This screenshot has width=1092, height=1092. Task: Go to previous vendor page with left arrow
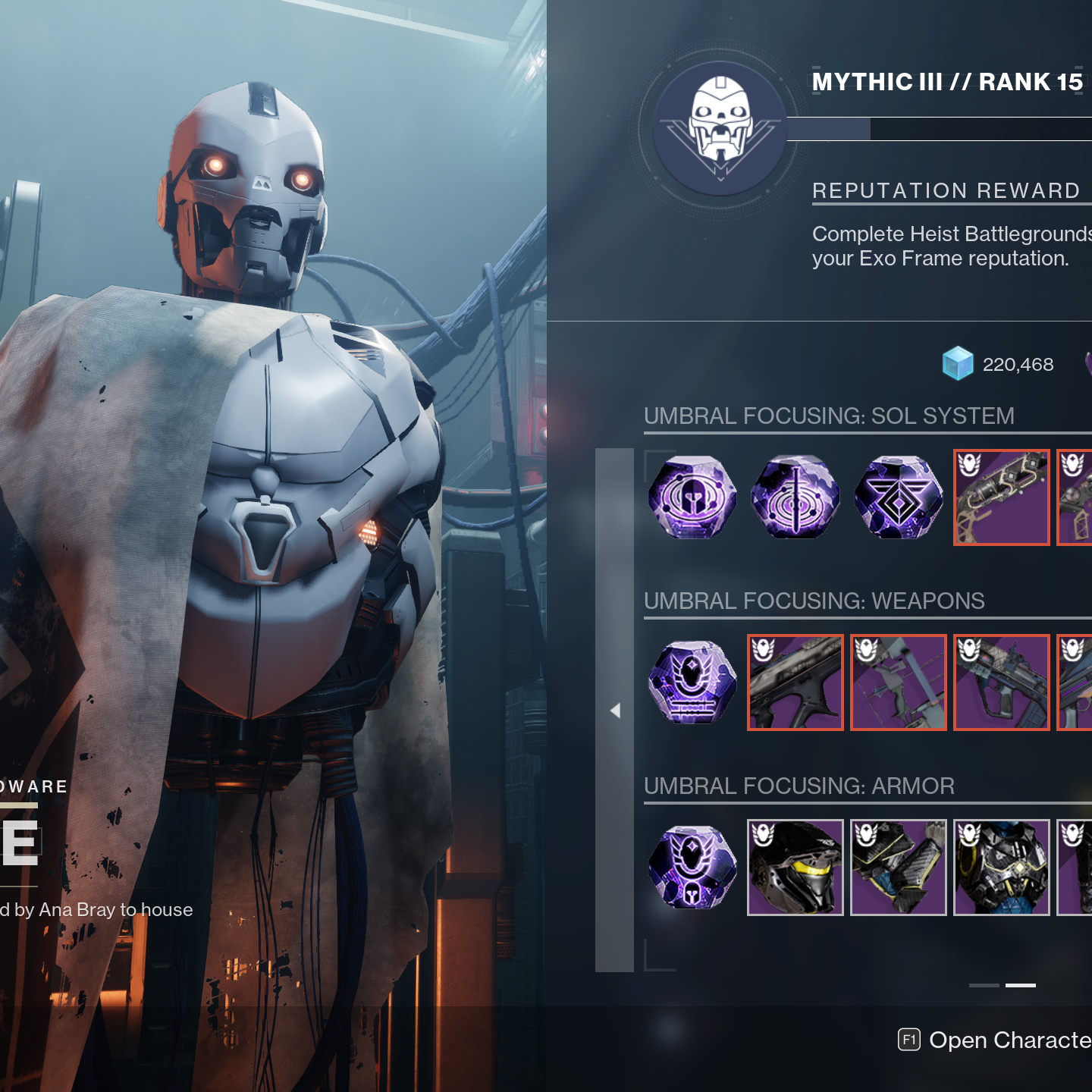point(615,711)
